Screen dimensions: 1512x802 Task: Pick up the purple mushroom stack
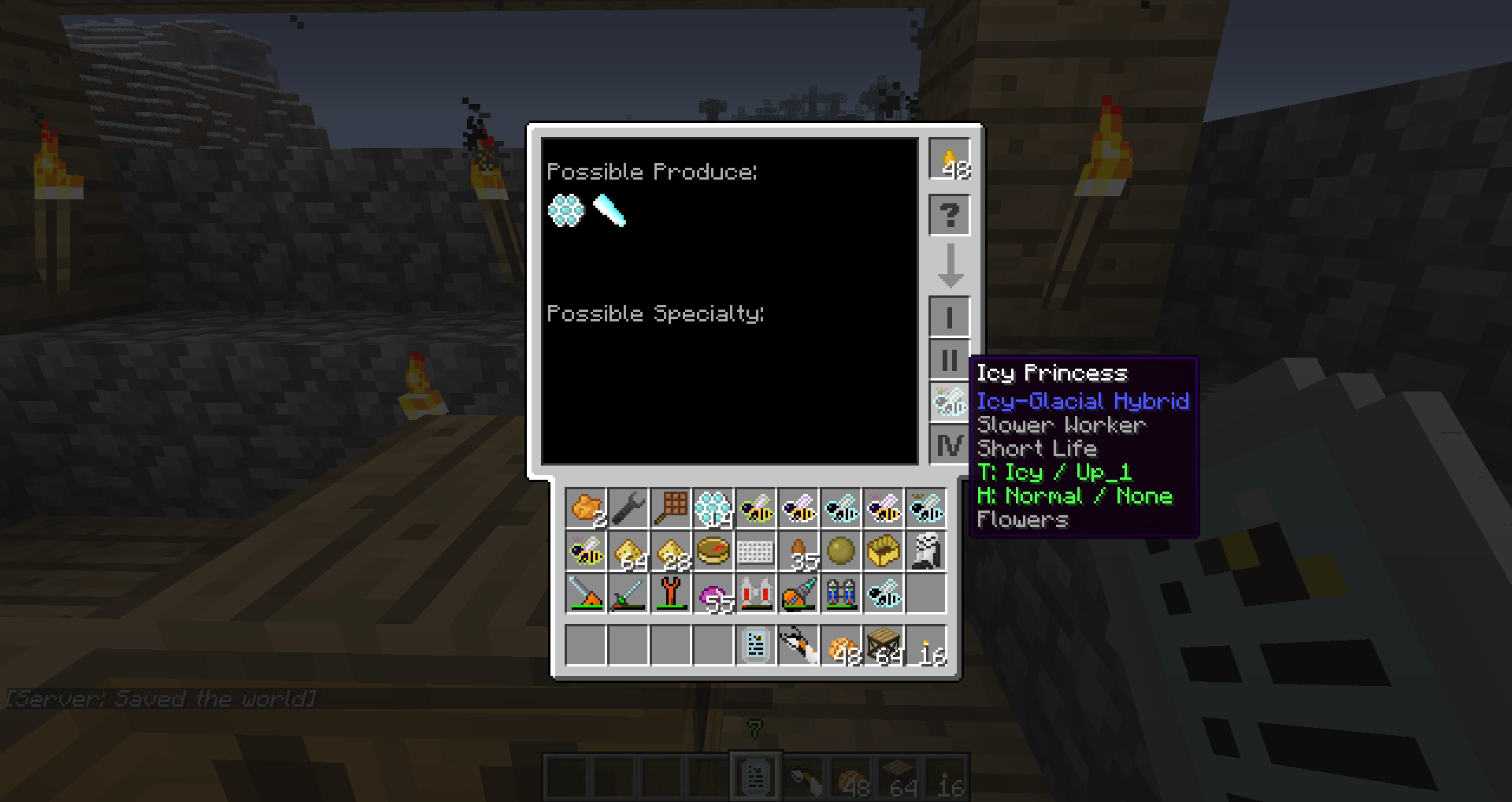point(713,594)
